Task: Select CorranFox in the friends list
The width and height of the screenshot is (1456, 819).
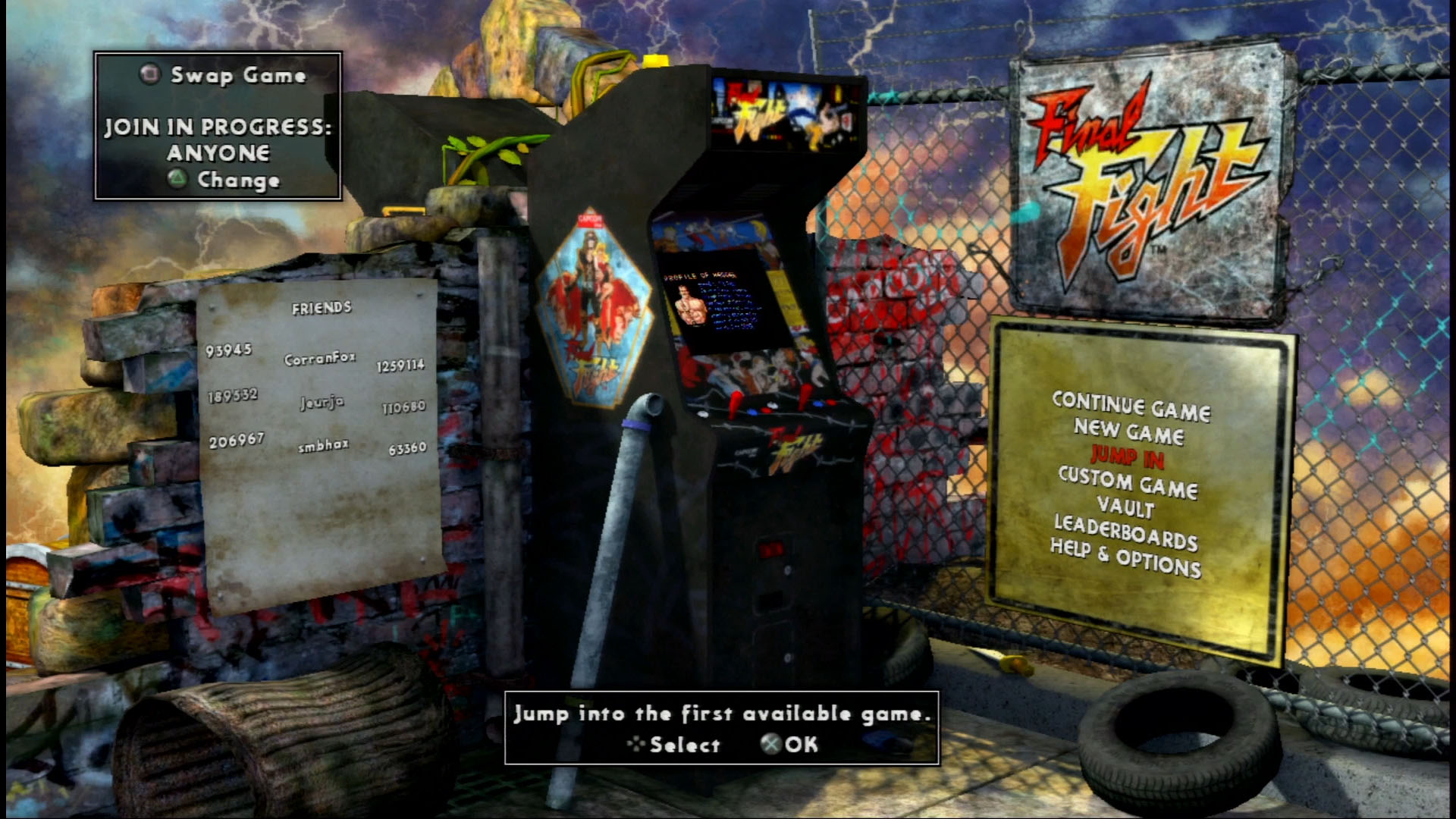Action: point(319,359)
